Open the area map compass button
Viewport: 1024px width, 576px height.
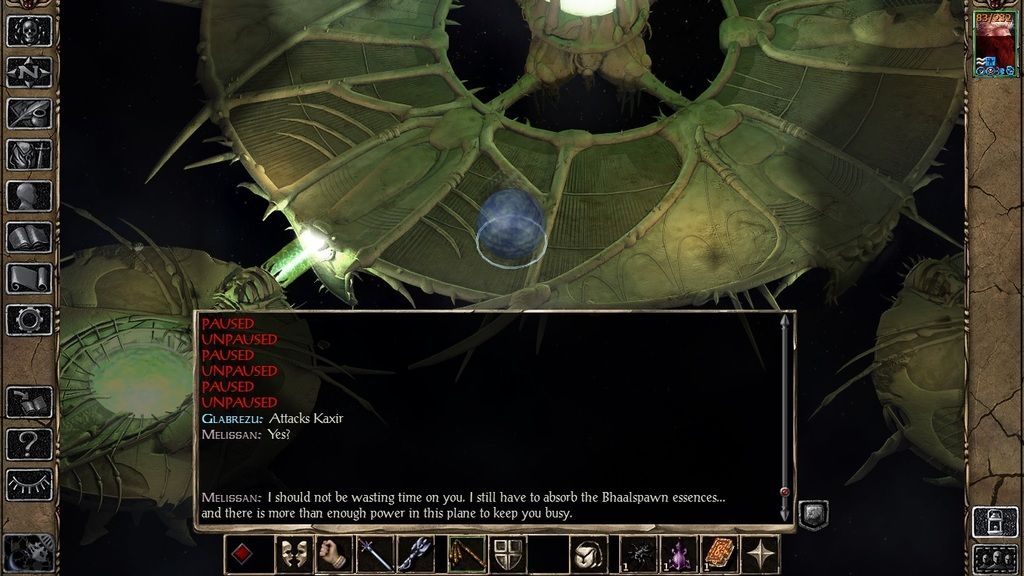pos(29,72)
